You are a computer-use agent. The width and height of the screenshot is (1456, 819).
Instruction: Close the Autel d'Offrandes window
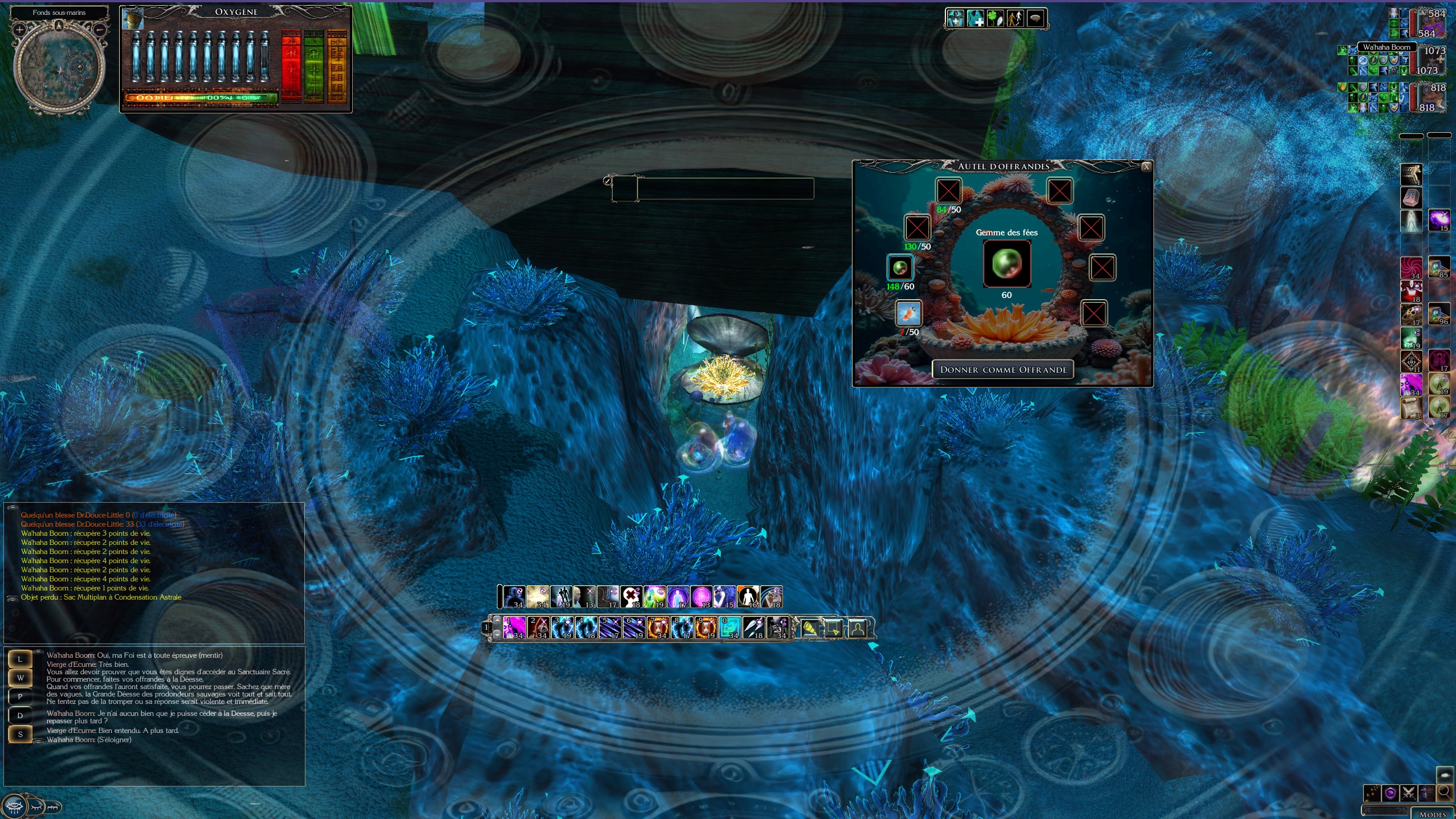tap(1147, 166)
